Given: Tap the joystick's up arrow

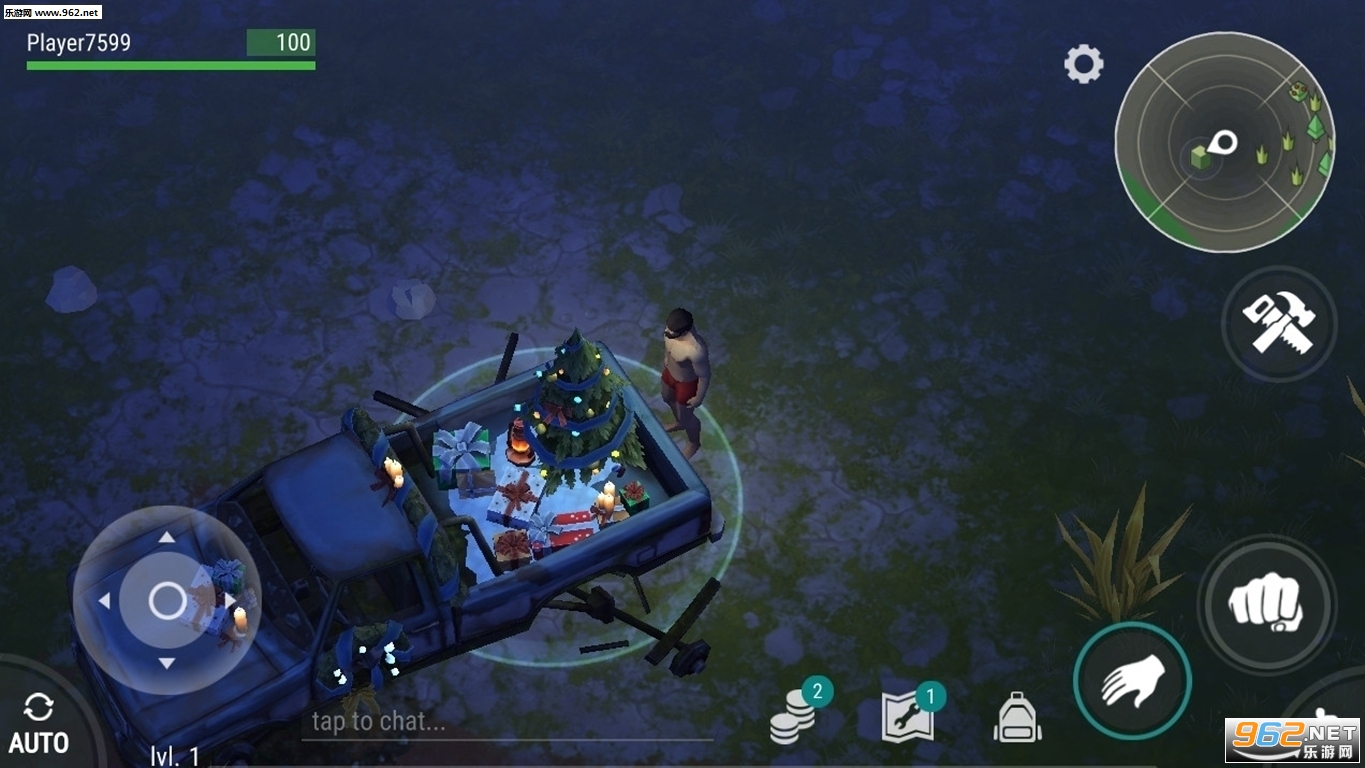Looking at the screenshot, I should (x=167, y=538).
